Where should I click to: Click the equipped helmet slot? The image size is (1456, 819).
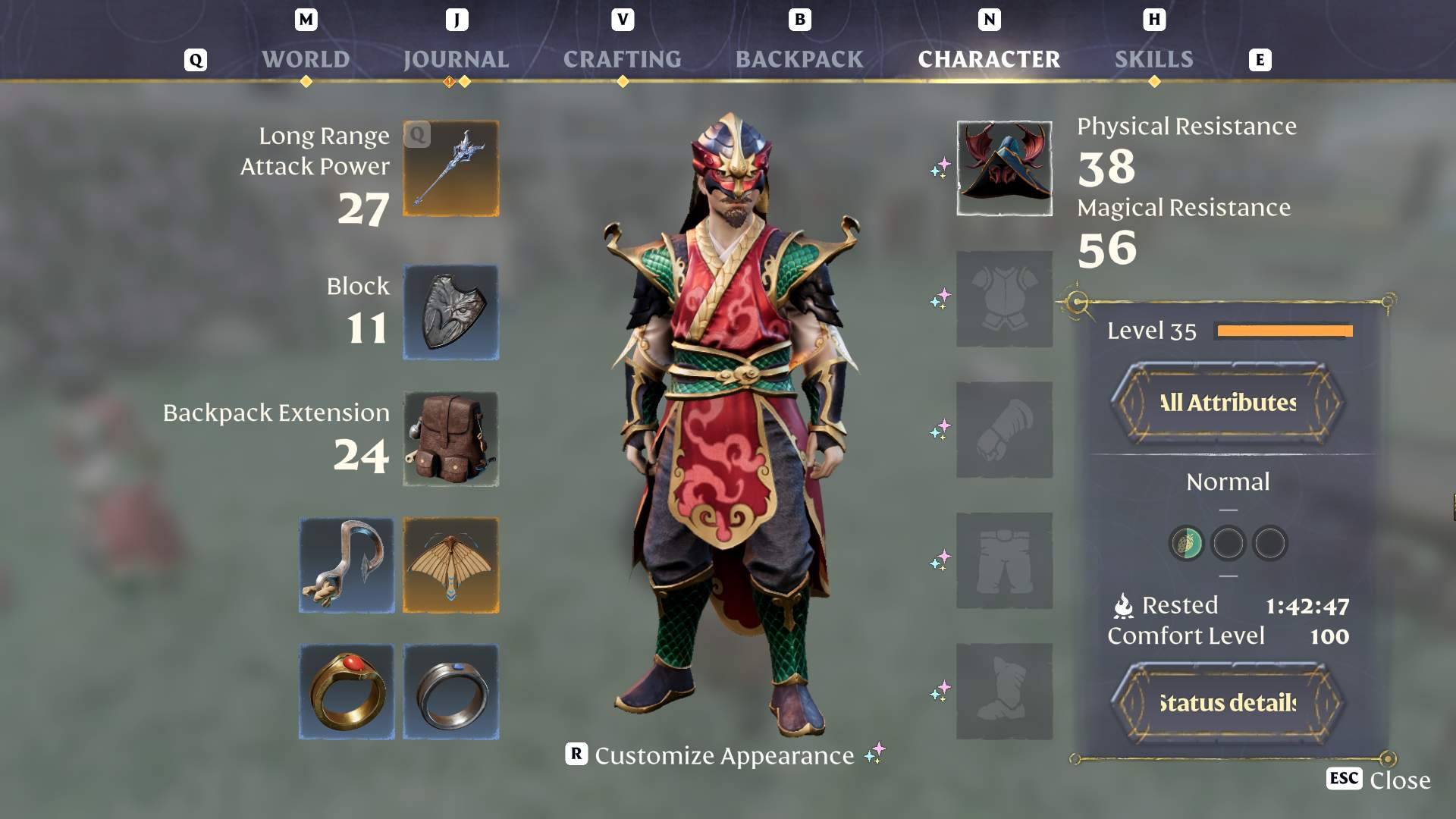coord(1004,168)
